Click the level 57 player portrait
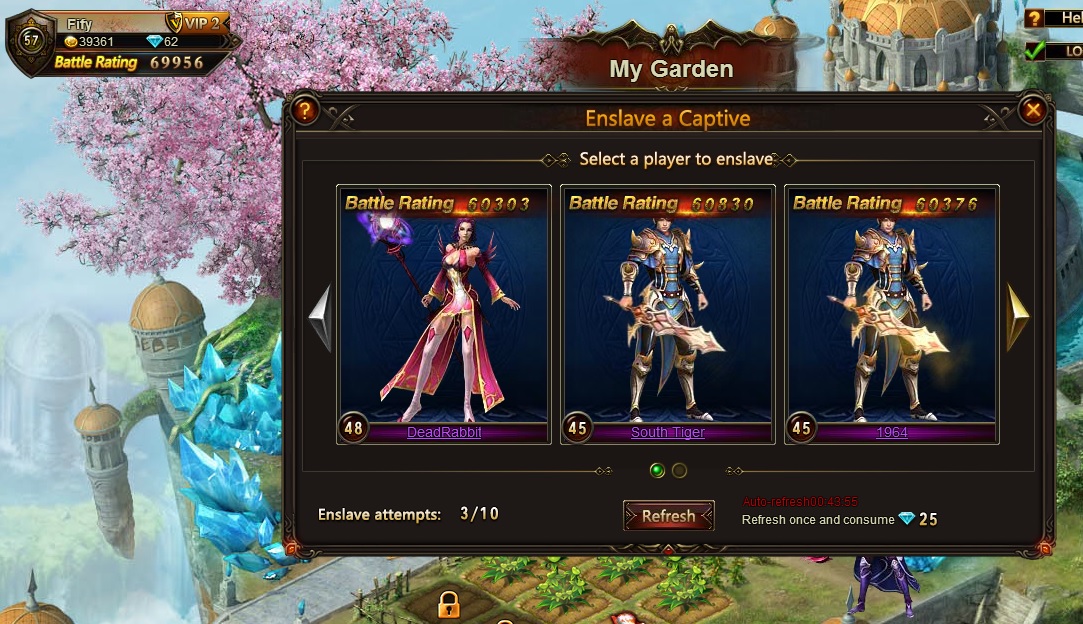Viewport: 1083px width, 624px height. click(x=30, y=41)
